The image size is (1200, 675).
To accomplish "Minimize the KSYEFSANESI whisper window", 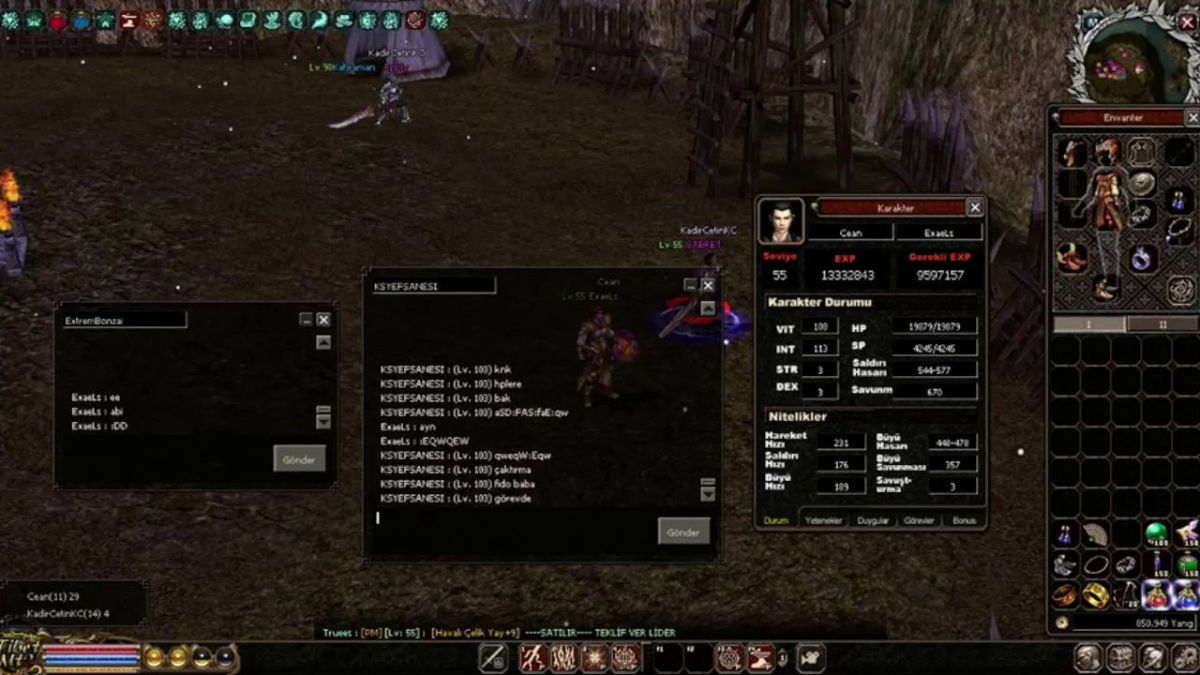I will (690, 285).
